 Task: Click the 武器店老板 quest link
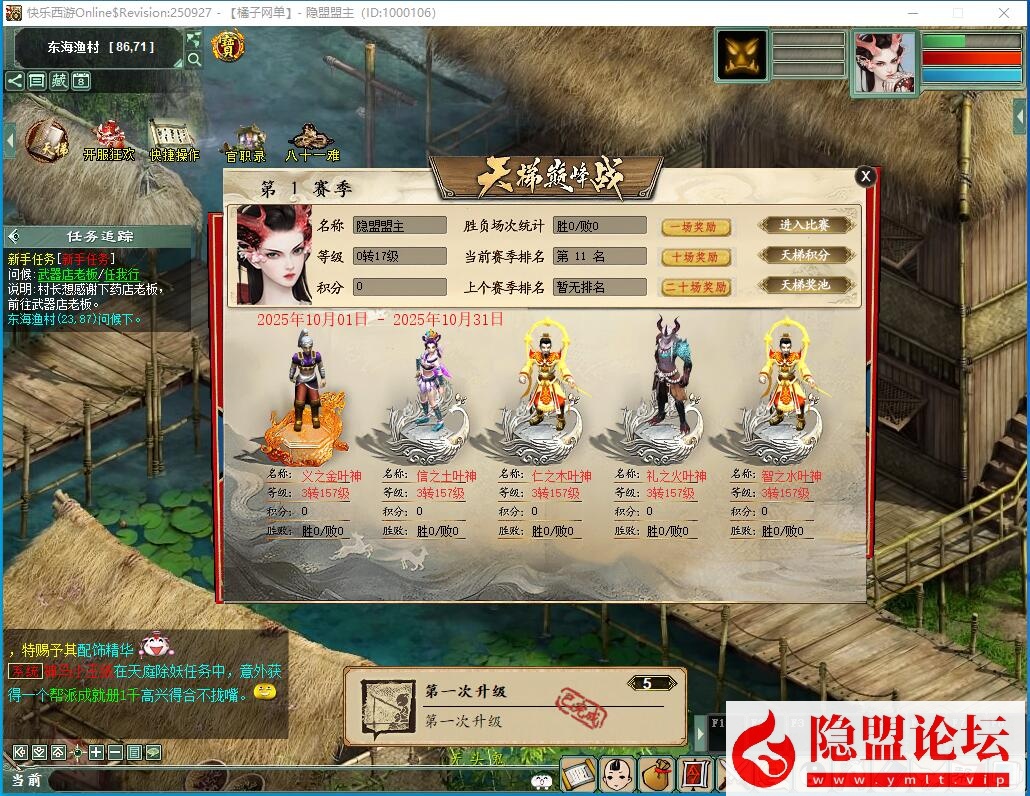coord(68,274)
